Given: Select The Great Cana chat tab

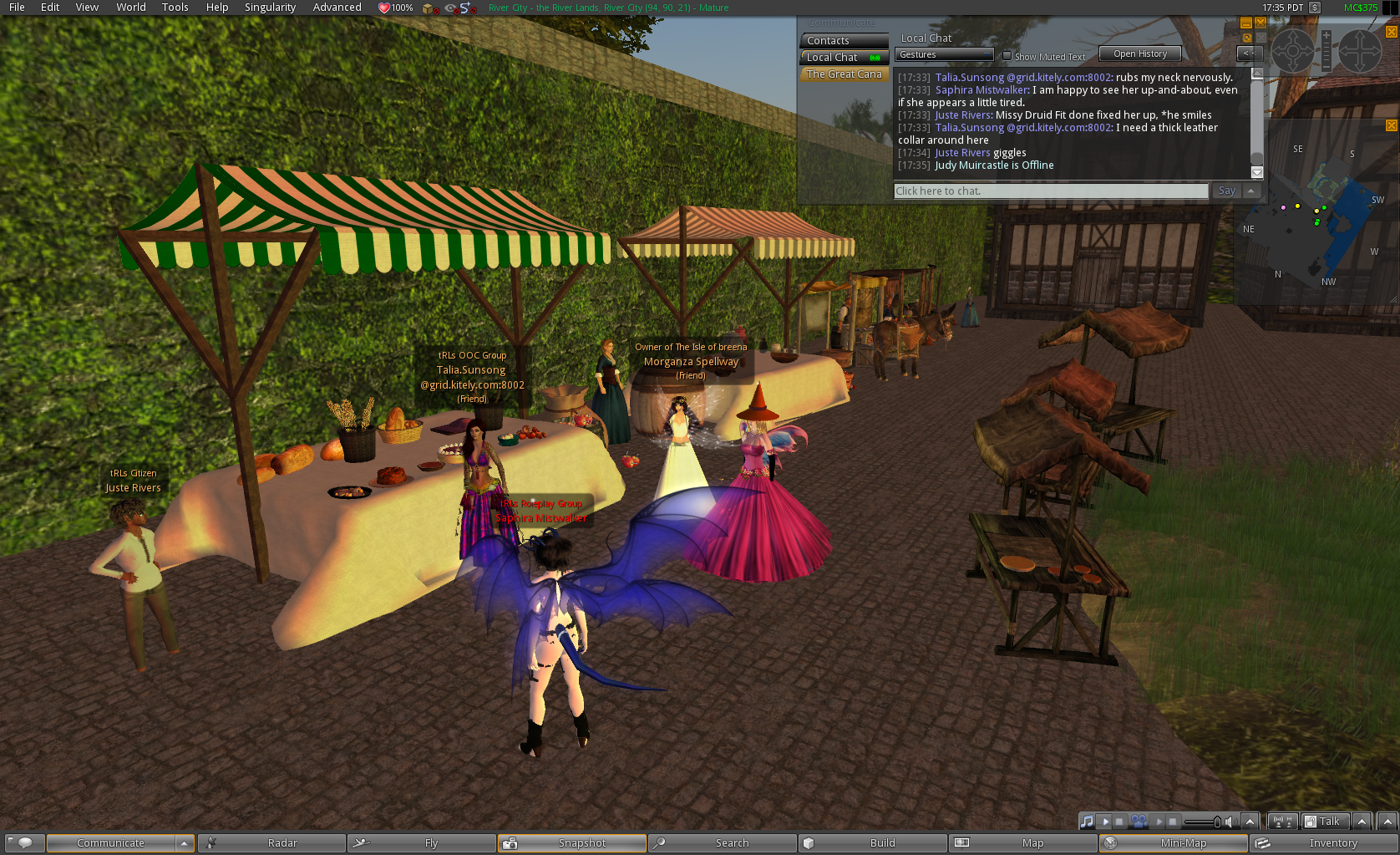Looking at the screenshot, I should click(844, 74).
